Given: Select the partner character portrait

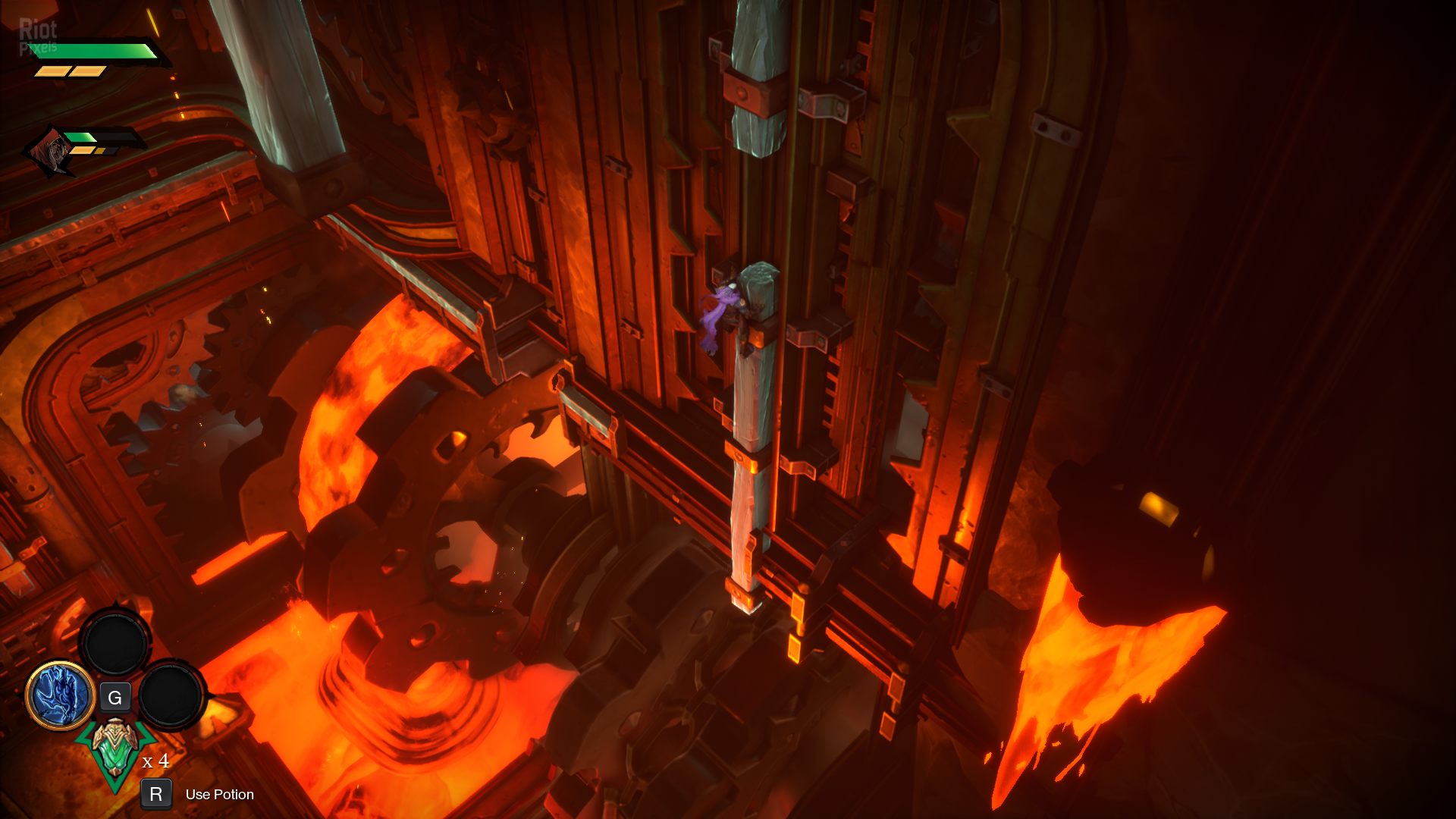Looking at the screenshot, I should [50, 150].
